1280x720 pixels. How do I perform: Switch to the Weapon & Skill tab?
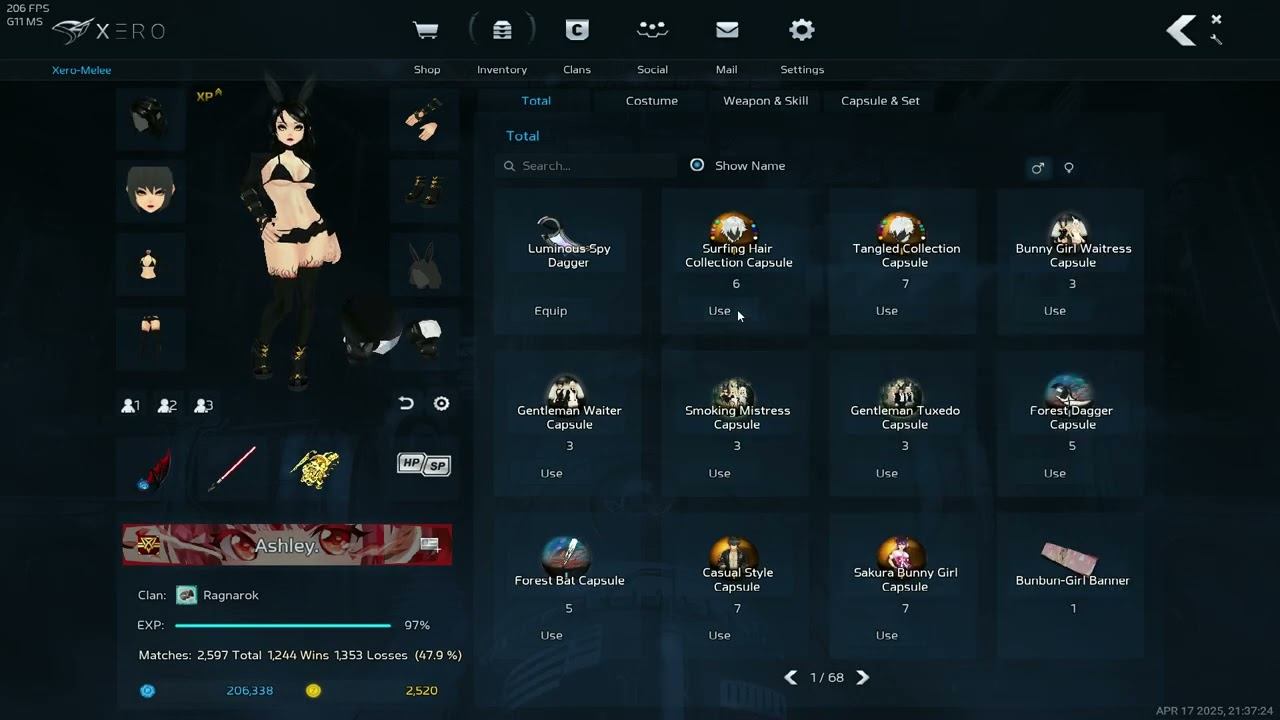(765, 101)
